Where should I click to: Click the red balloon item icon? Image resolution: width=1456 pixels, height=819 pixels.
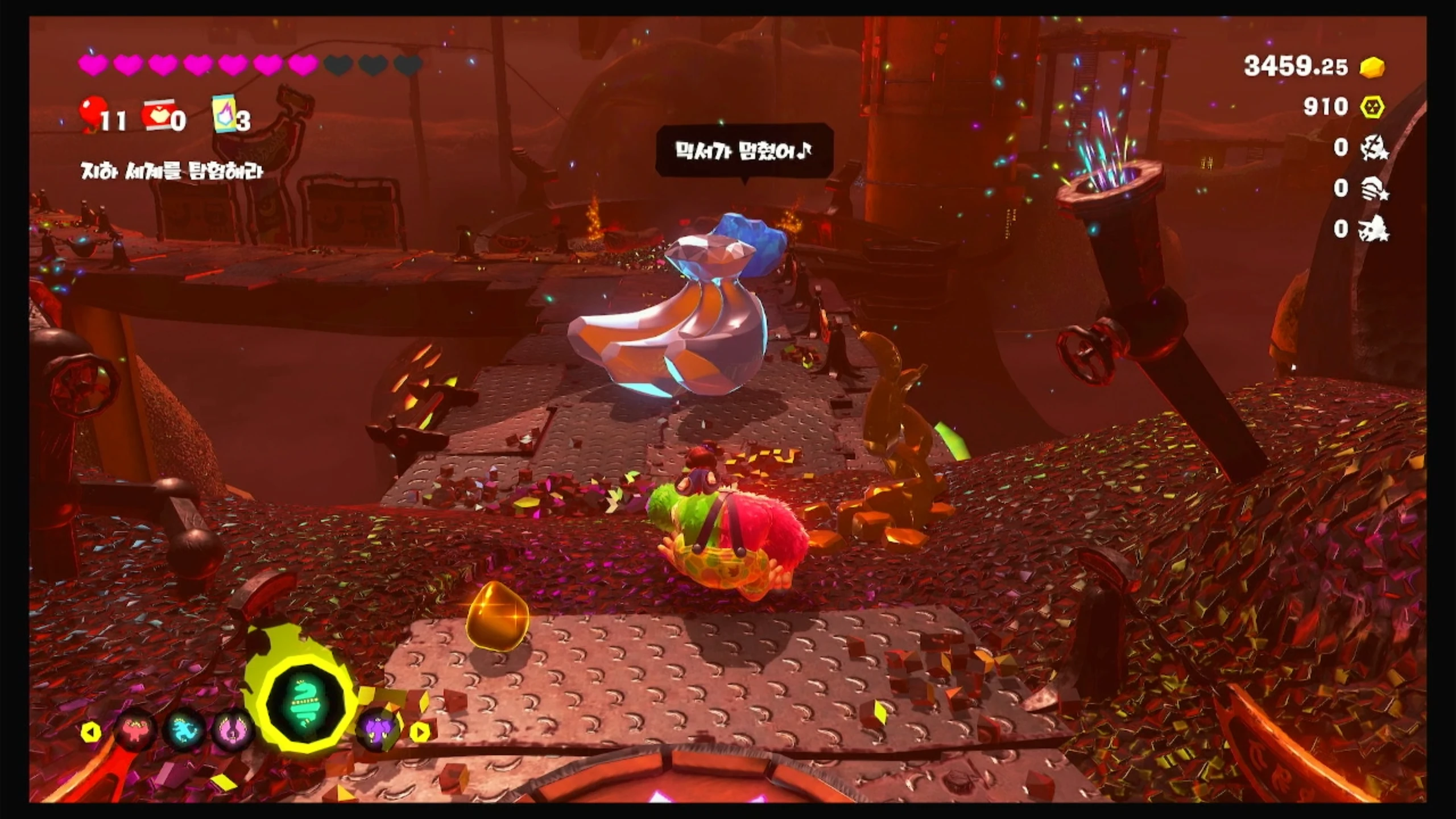coord(93,111)
